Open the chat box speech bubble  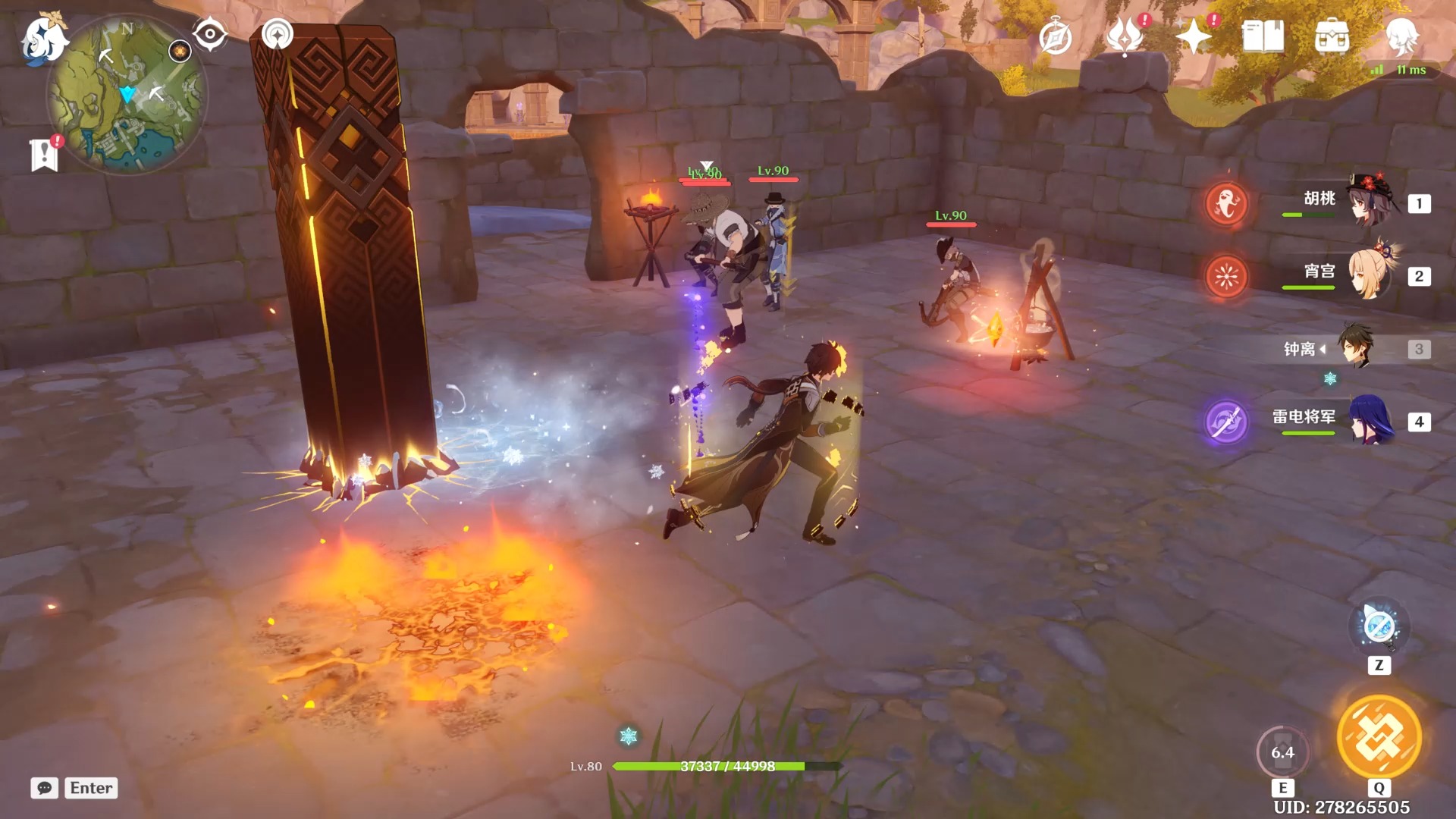click(44, 788)
